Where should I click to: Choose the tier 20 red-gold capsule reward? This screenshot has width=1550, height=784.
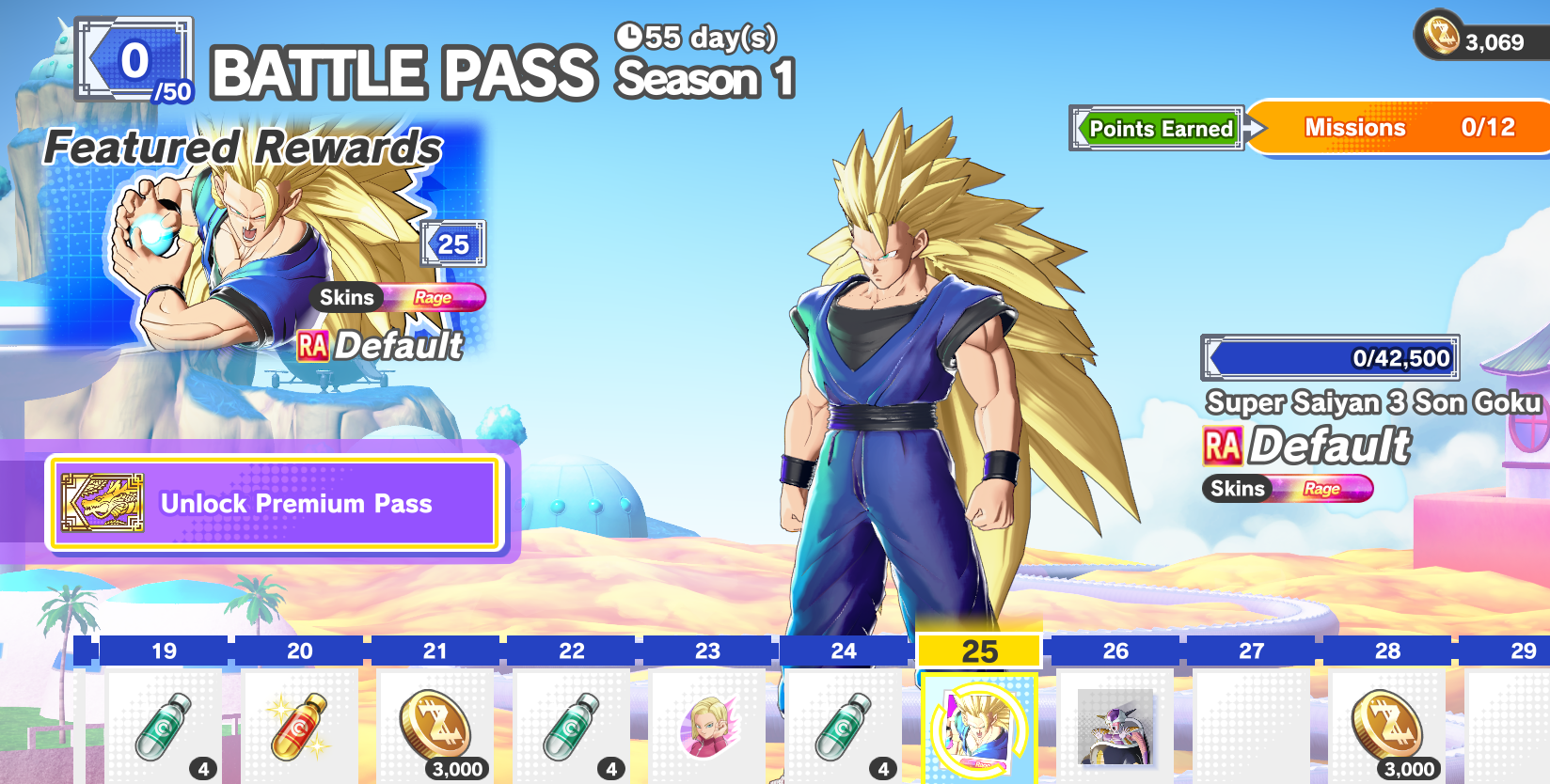(x=300, y=726)
